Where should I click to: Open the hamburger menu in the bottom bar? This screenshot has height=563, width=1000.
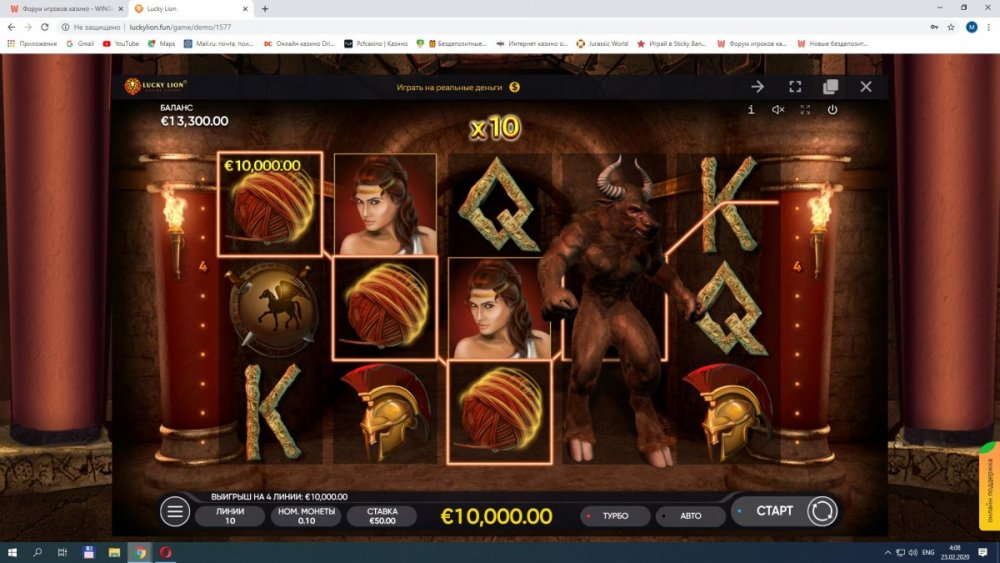coord(175,512)
